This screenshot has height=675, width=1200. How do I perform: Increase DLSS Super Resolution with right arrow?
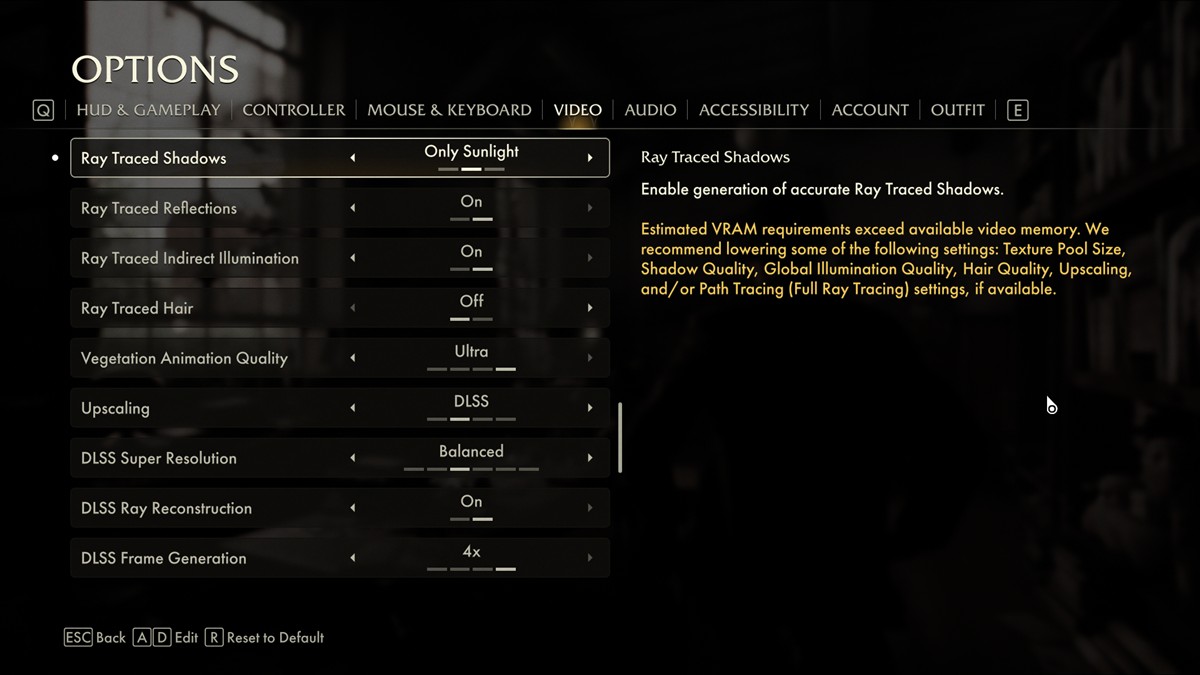pos(590,458)
